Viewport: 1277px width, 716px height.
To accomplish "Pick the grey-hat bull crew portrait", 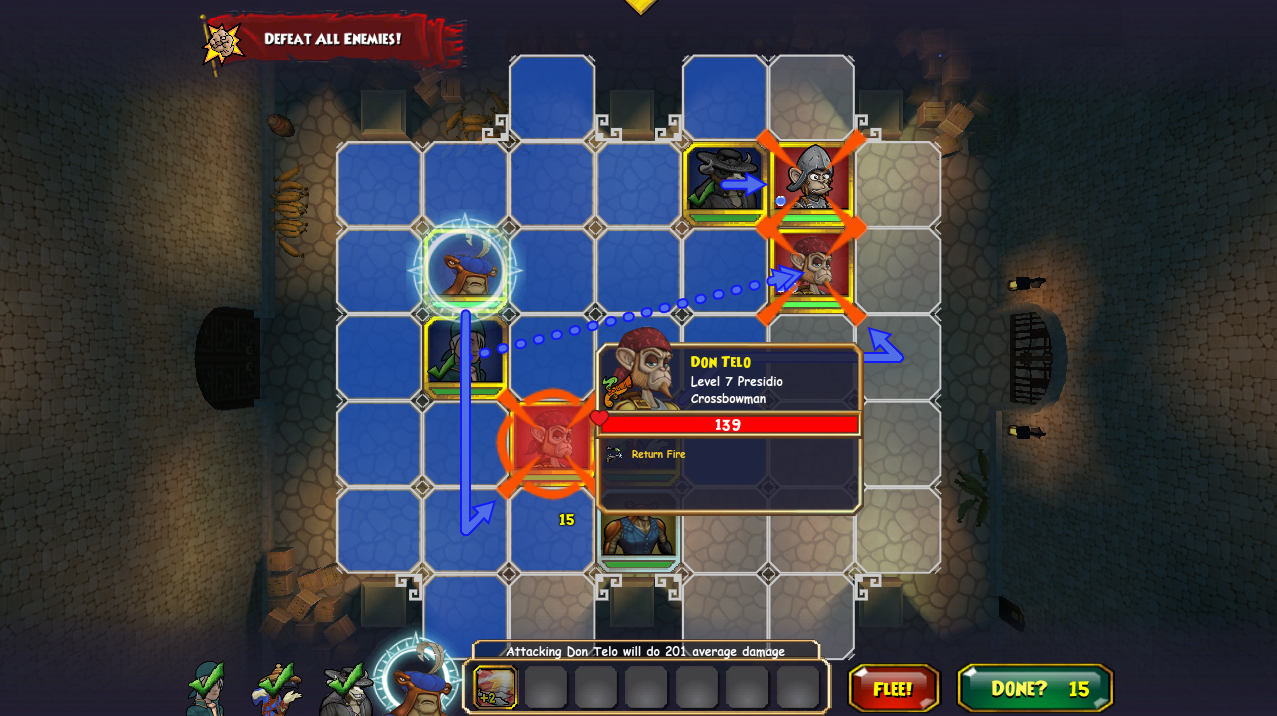I will pos(346,688).
